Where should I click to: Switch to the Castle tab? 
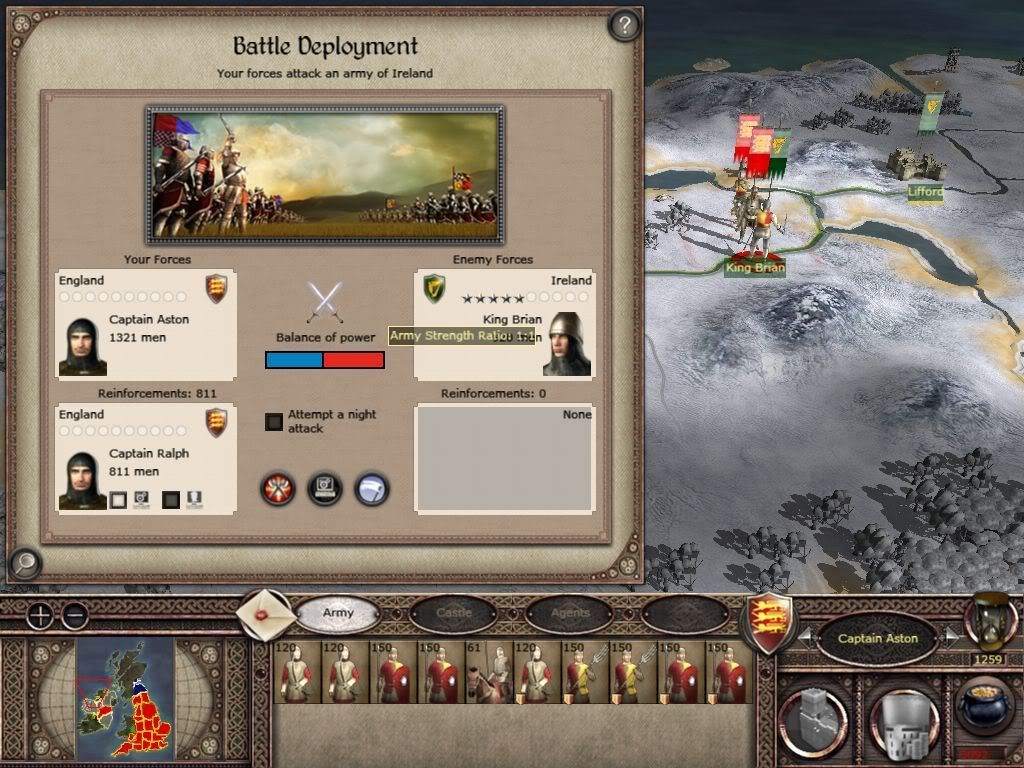click(x=454, y=612)
